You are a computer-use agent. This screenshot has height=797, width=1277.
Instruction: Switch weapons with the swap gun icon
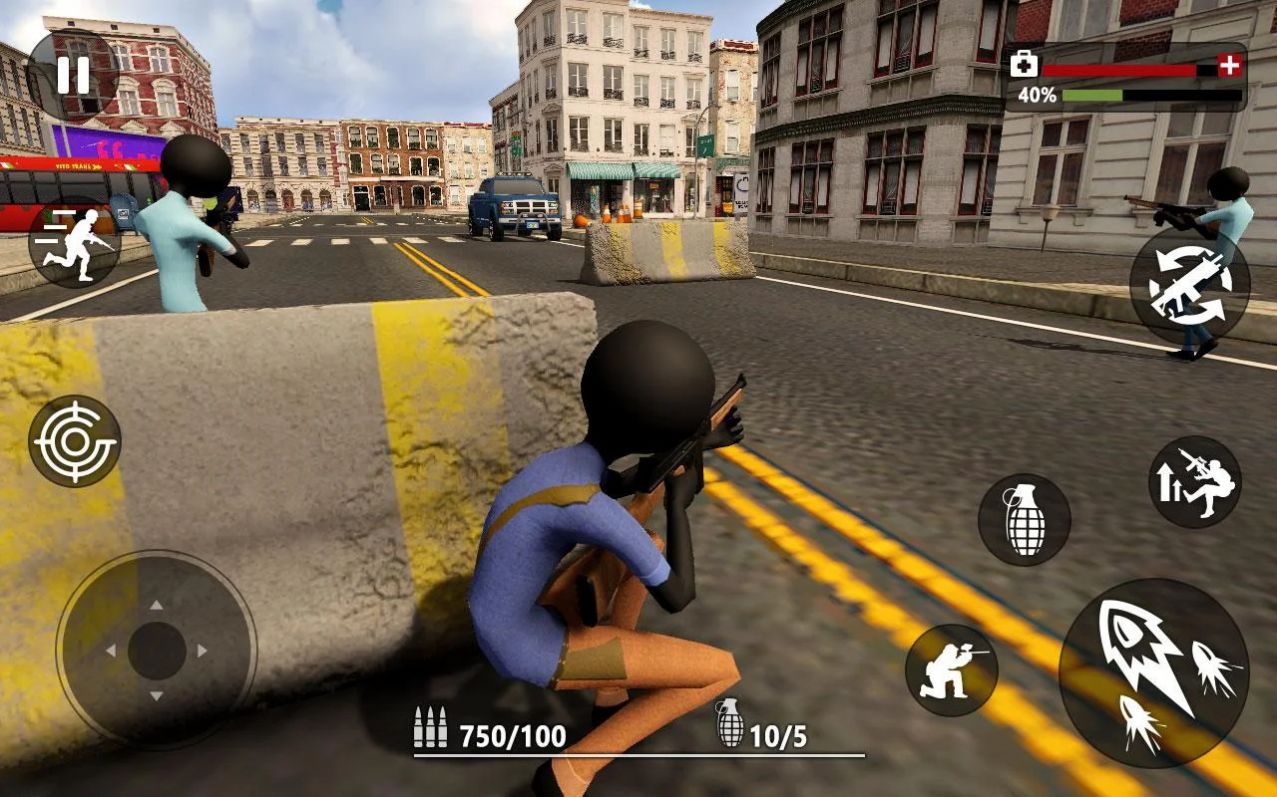click(1189, 285)
